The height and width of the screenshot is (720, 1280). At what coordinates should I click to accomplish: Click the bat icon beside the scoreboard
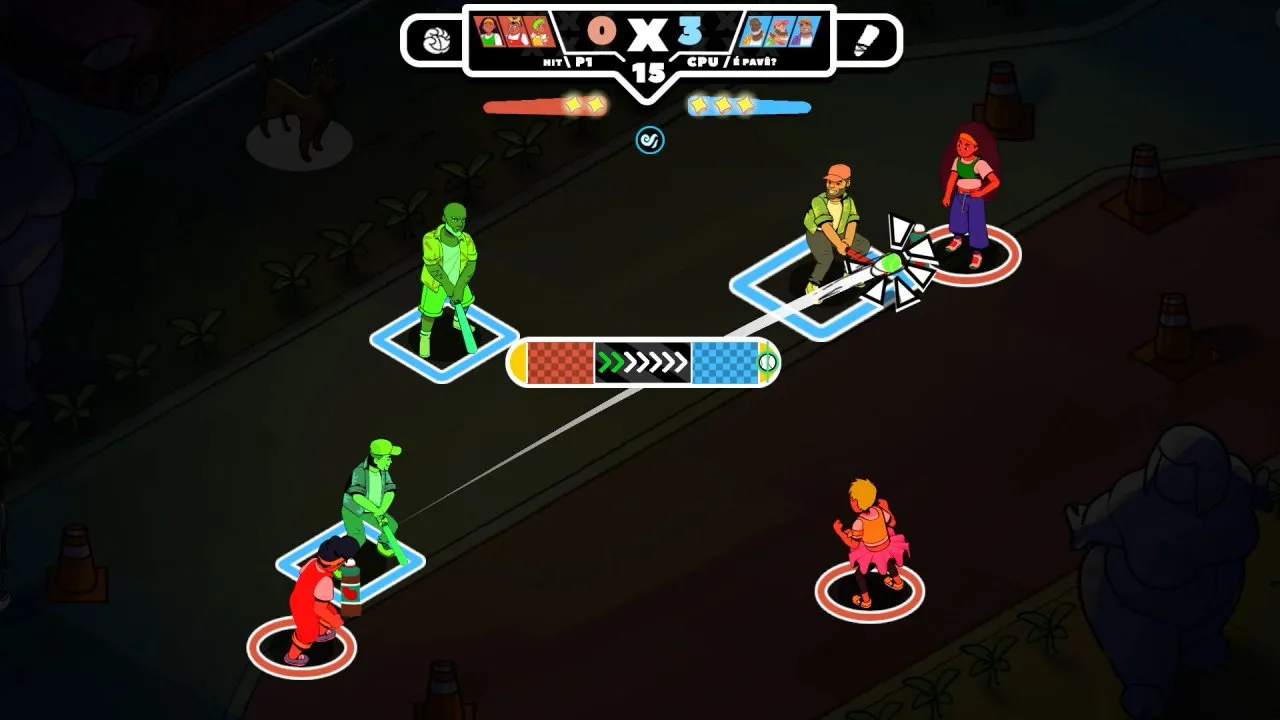pos(866,41)
